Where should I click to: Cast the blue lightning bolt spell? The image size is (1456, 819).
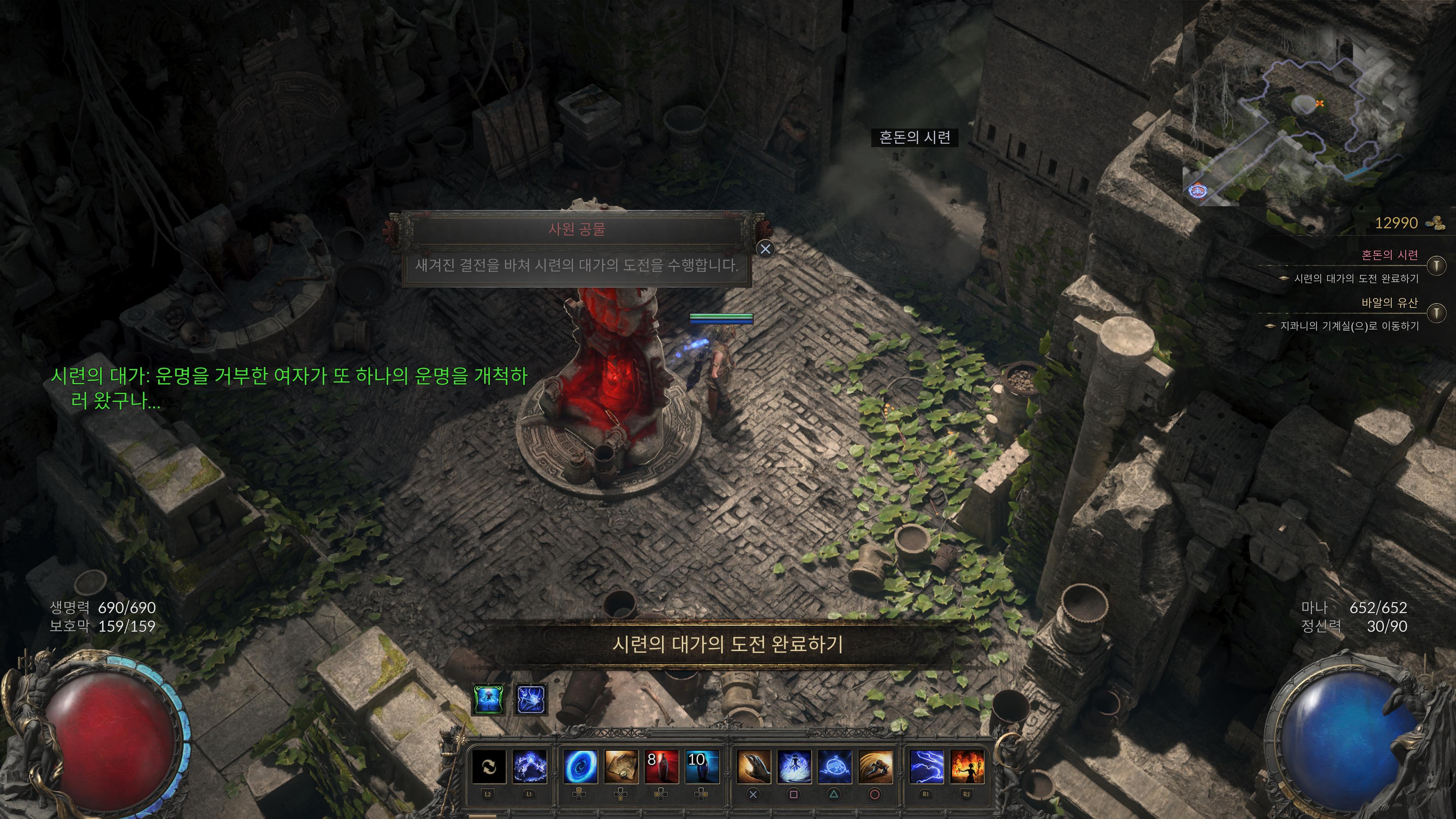pyautogui.click(x=926, y=766)
